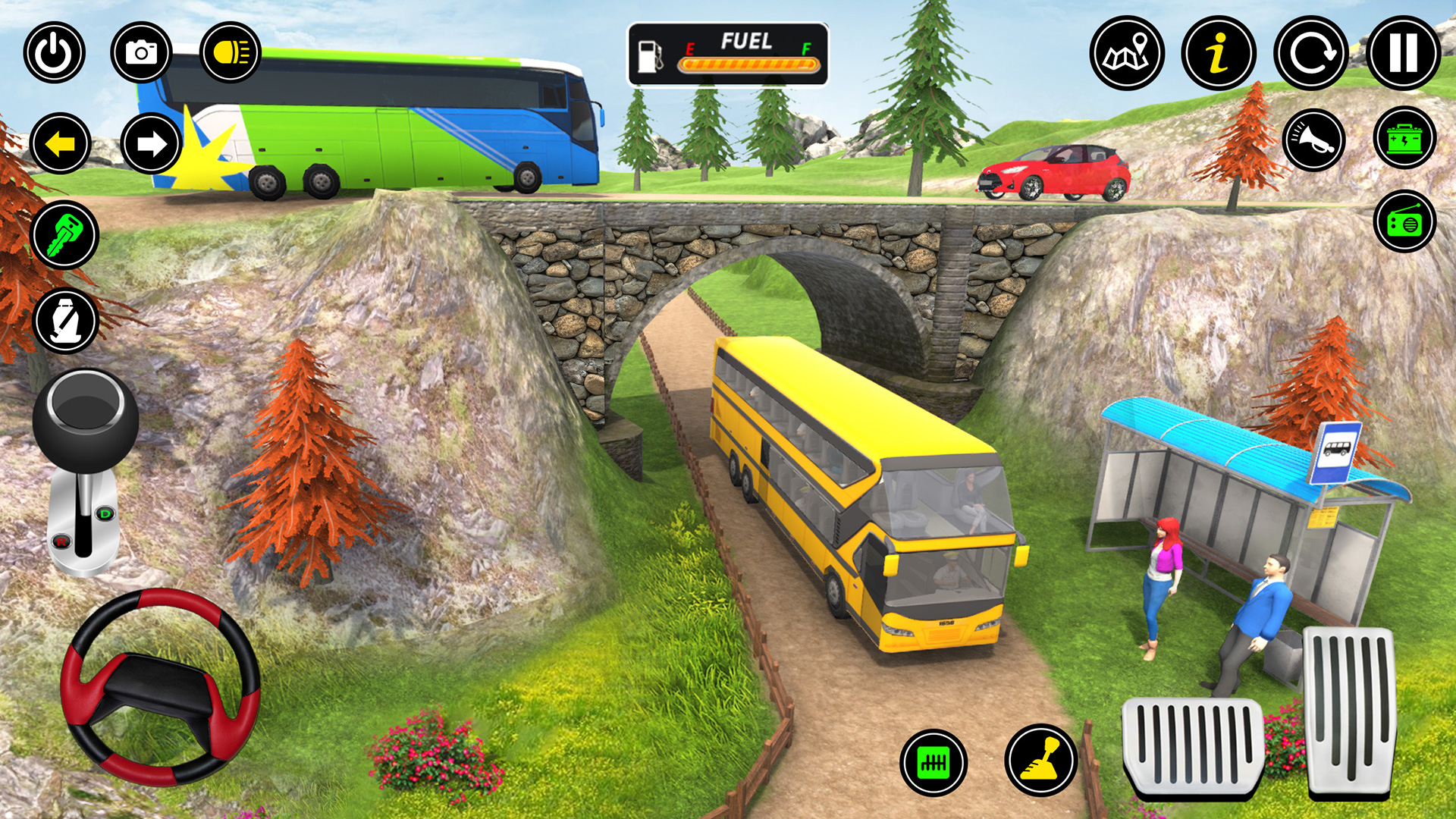Tap the green gearbox mode button

[x=934, y=762]
